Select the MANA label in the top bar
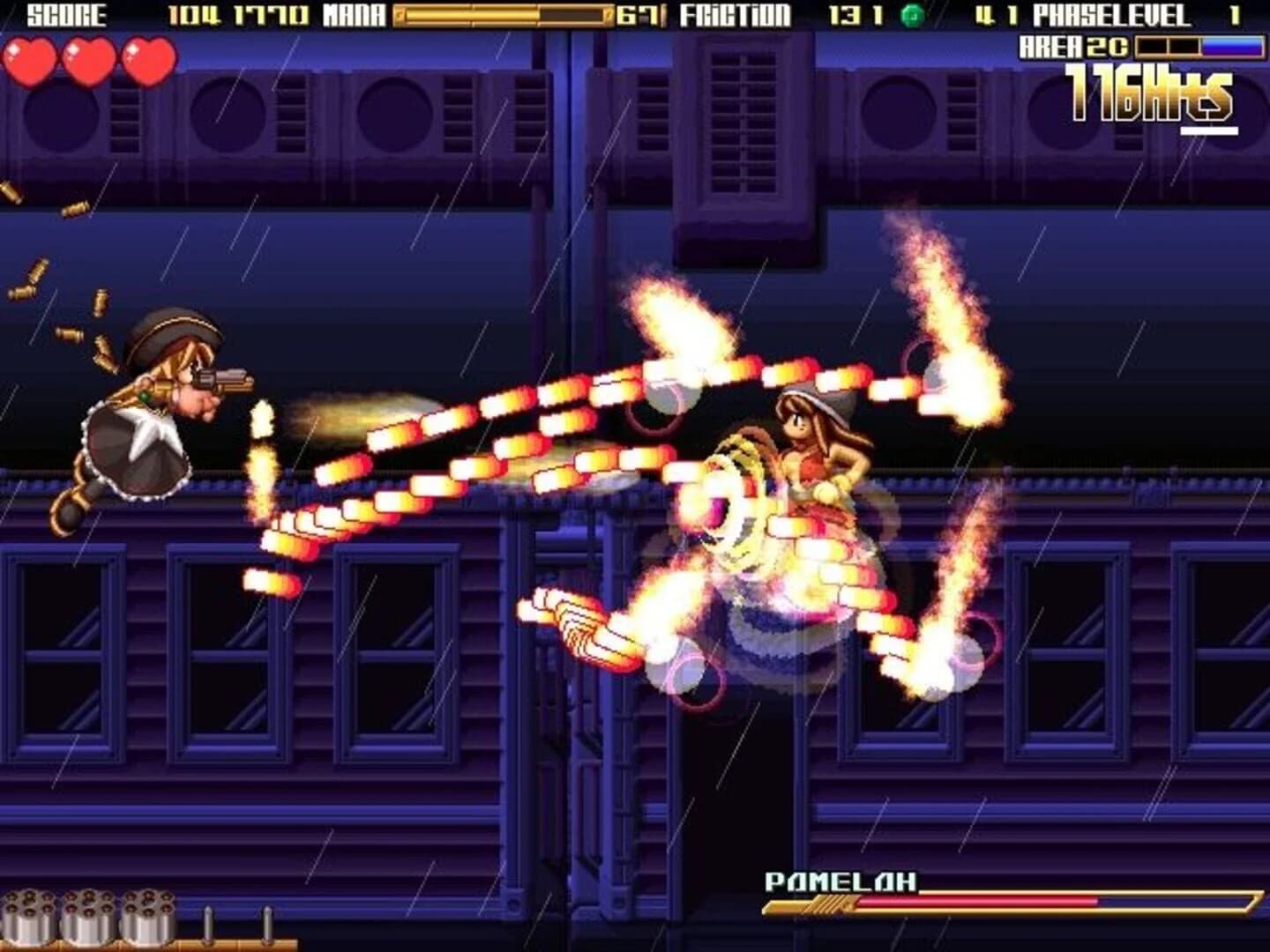Viewport: 1270px width, 952px height. tap(352, 15)
